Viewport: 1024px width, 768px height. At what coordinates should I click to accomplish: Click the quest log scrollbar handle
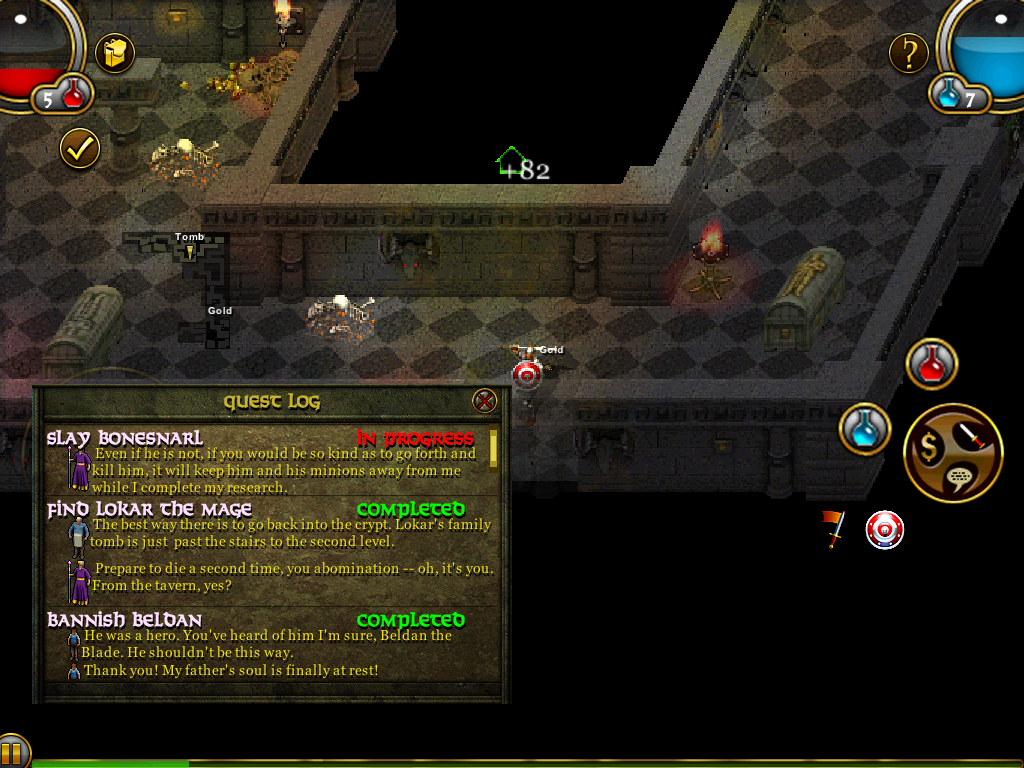click(493, 449)
